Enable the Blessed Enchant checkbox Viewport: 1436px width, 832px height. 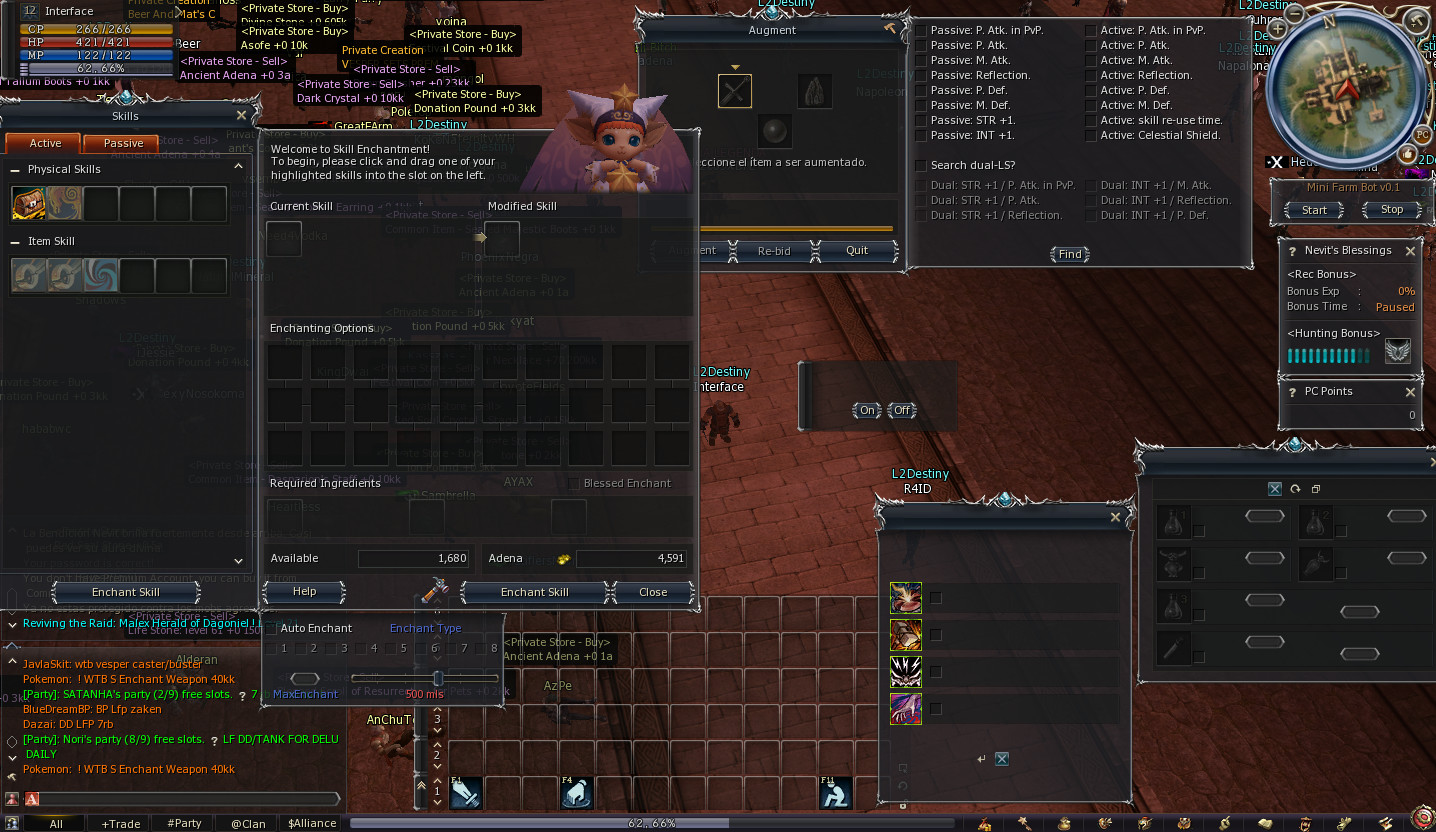tap(573, 483)
